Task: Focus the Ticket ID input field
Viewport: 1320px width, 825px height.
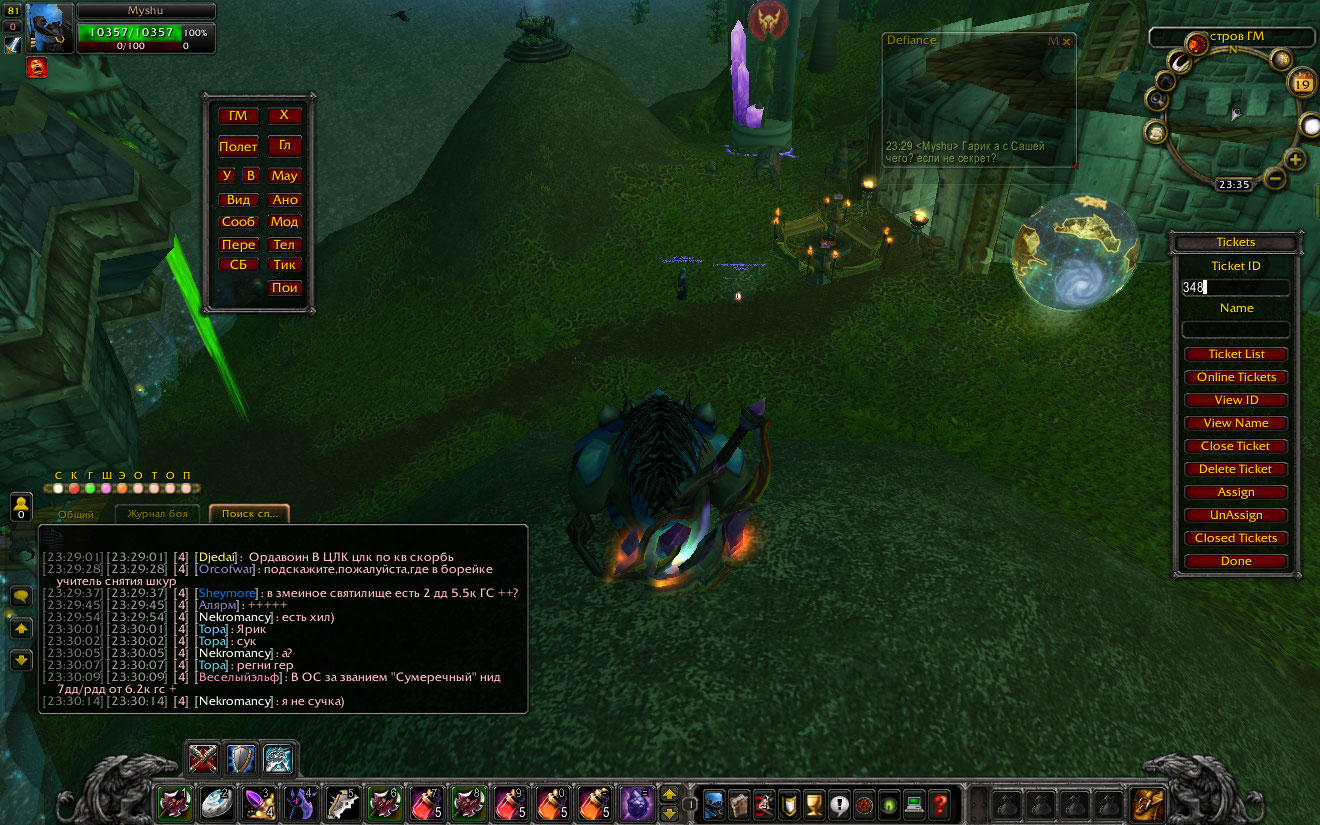Action: tap(1236, 287)
